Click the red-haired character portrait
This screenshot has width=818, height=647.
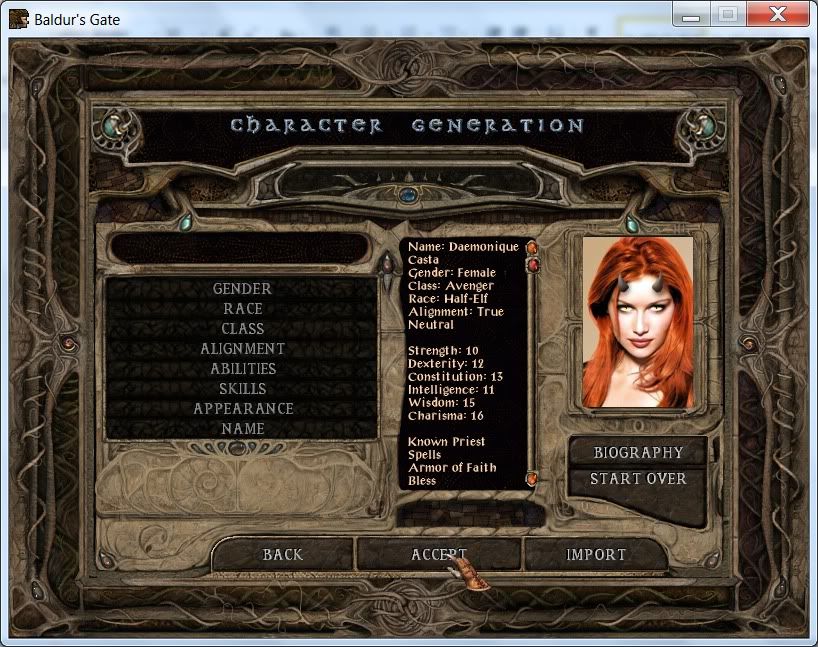tap(638, 321)
